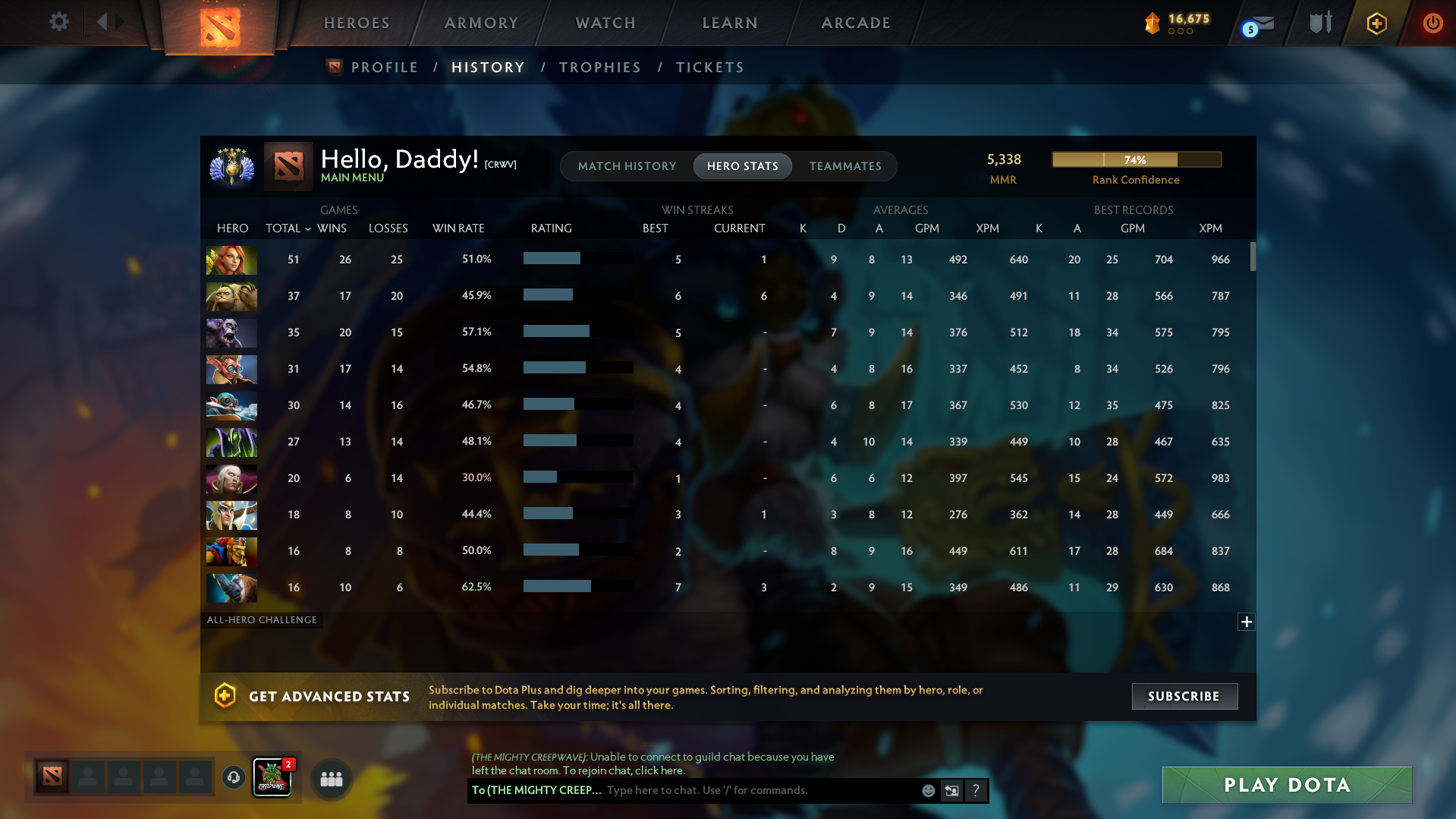Open the TROPHIES page
This screenshot has height=819, width=1456.
point(599,67)
